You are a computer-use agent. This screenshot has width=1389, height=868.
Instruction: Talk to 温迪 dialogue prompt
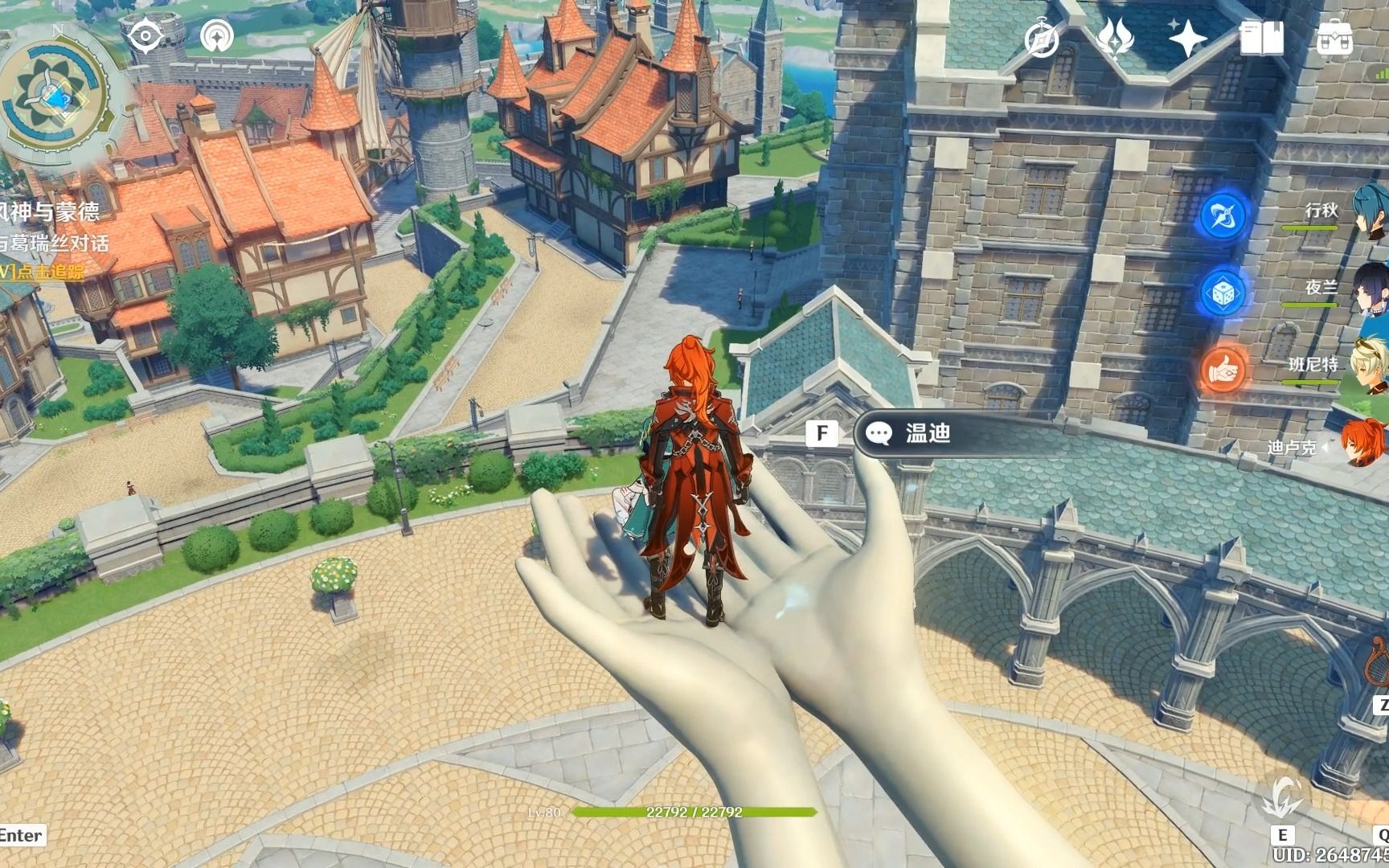click(x=928, y=434)
